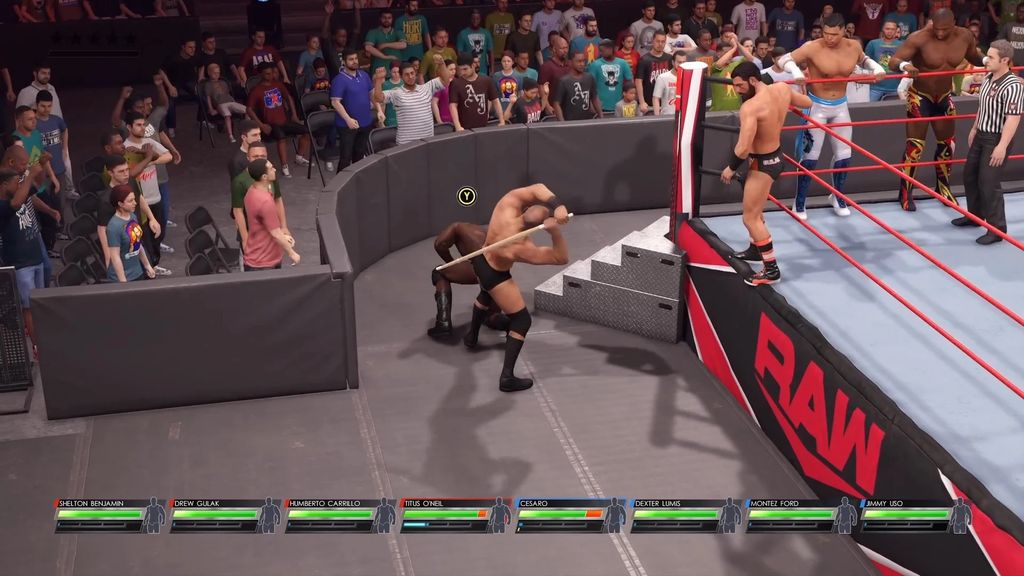
Task: Select Shelton Benjamin's status panel
Action: [x=110, y=515]
